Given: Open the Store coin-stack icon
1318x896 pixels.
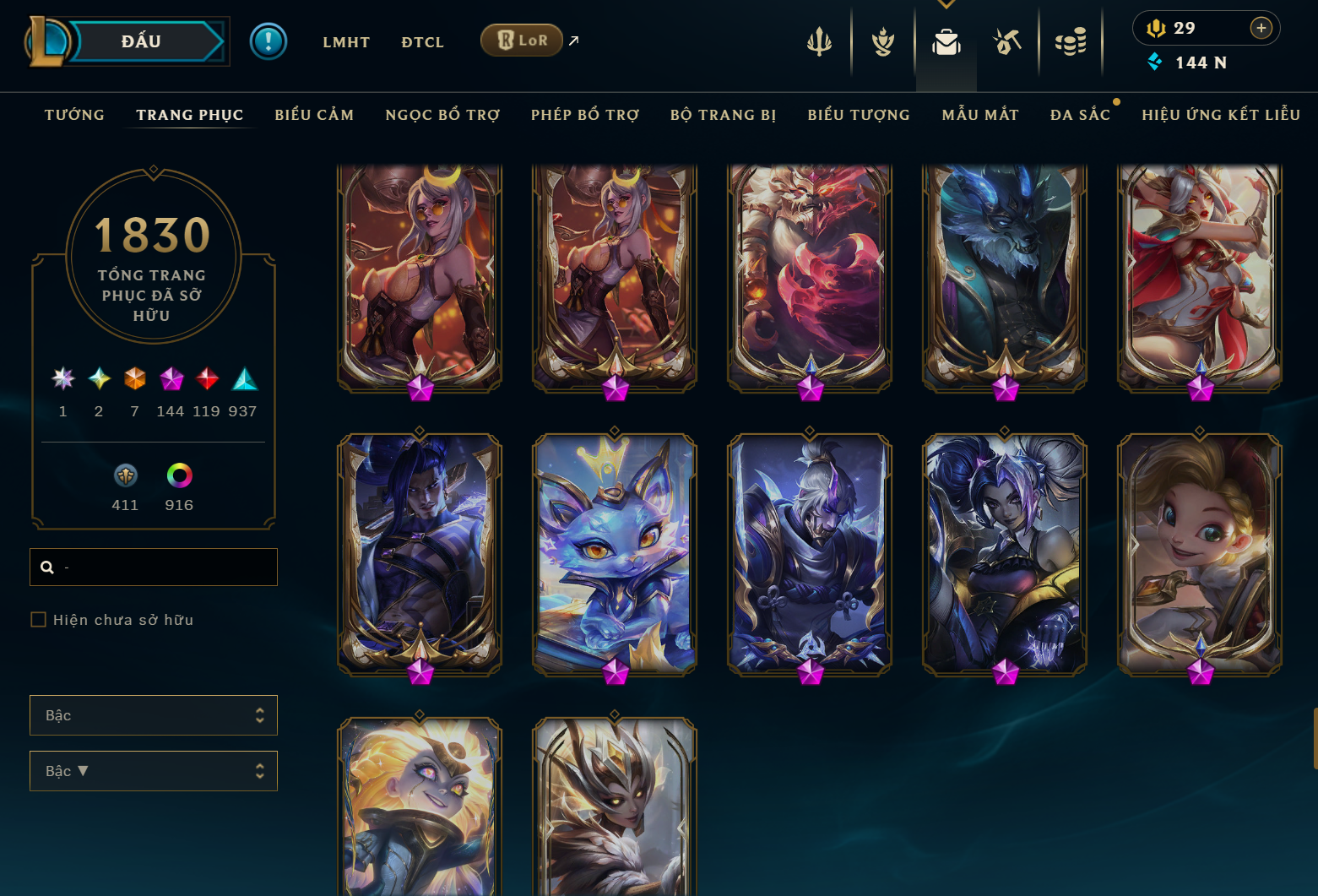Looking at the screenshot, I should click(1070, 41).
